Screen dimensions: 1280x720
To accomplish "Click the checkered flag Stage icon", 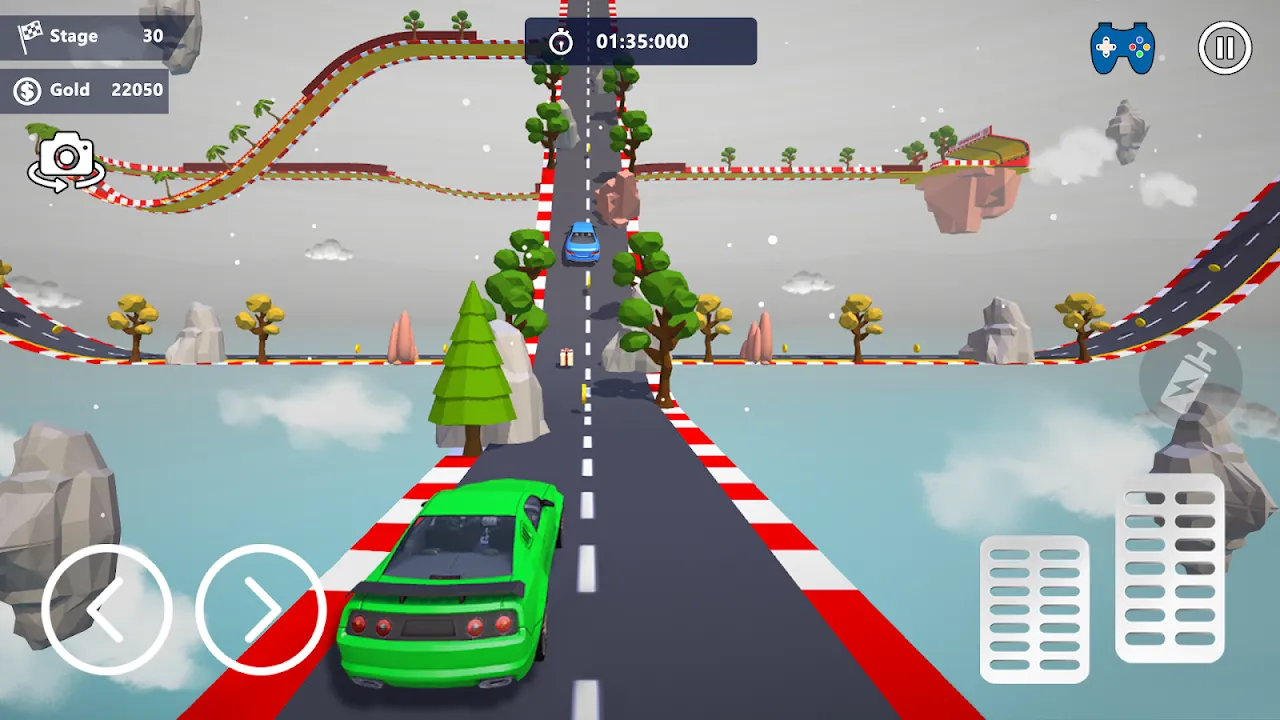I will click(x=30, y=36).
